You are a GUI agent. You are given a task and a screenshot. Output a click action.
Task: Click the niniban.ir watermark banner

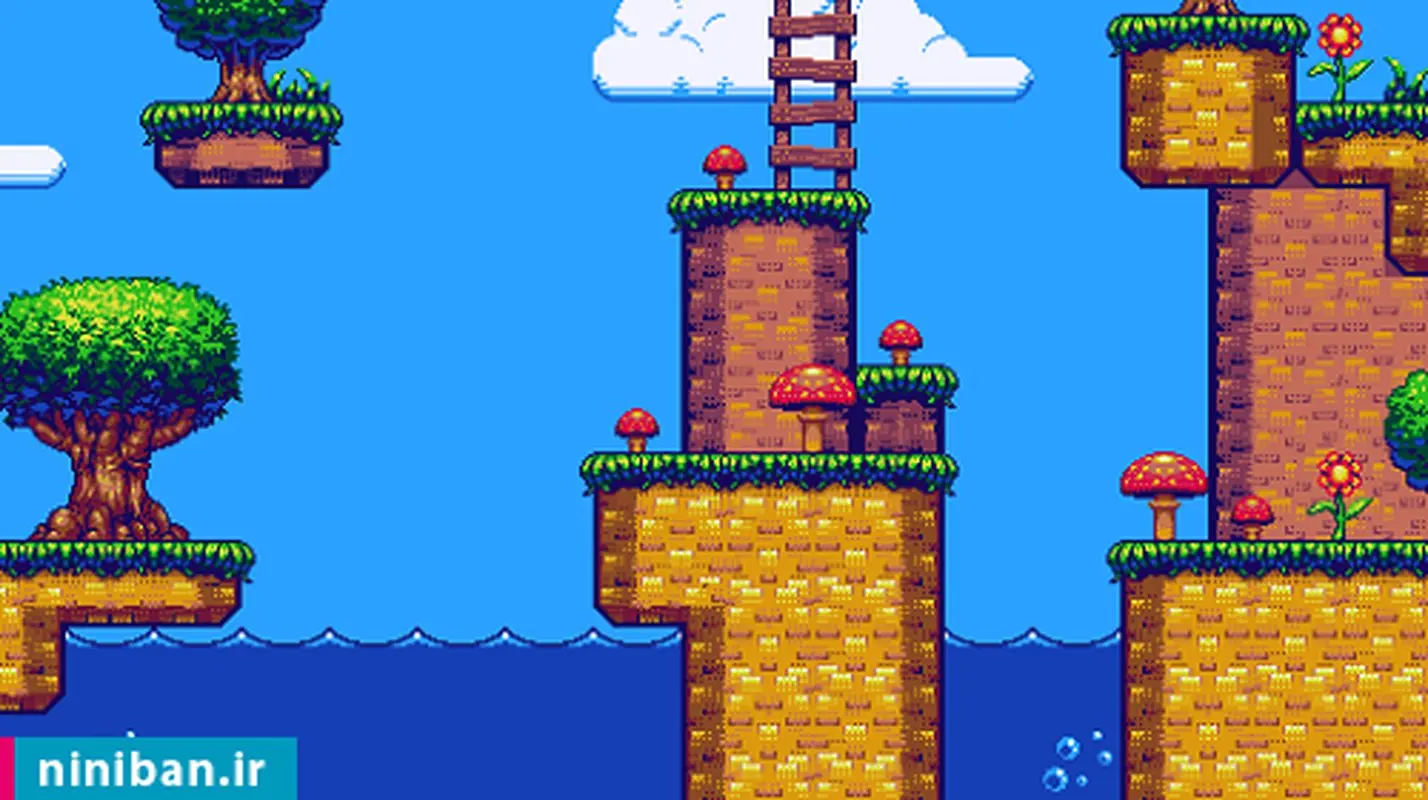pyautogui.click(x=150, y=770)
